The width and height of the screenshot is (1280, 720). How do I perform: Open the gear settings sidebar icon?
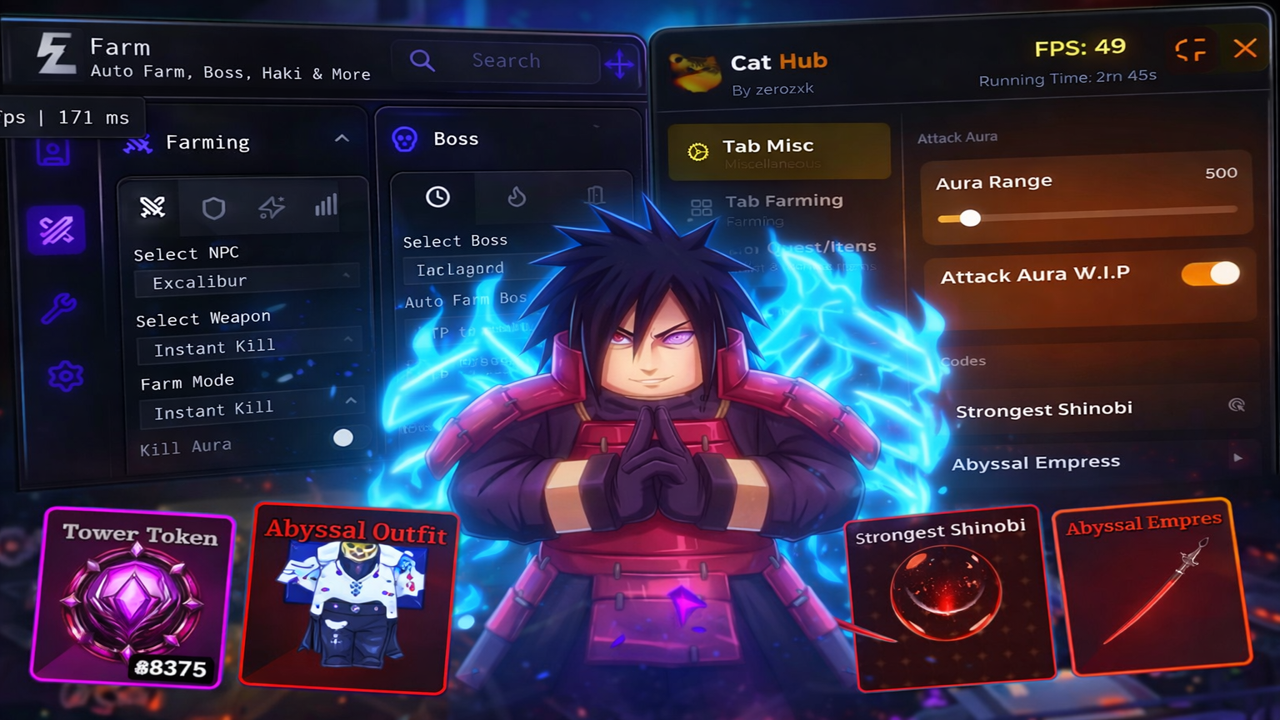pyautogui.click(x=65, y=376)
